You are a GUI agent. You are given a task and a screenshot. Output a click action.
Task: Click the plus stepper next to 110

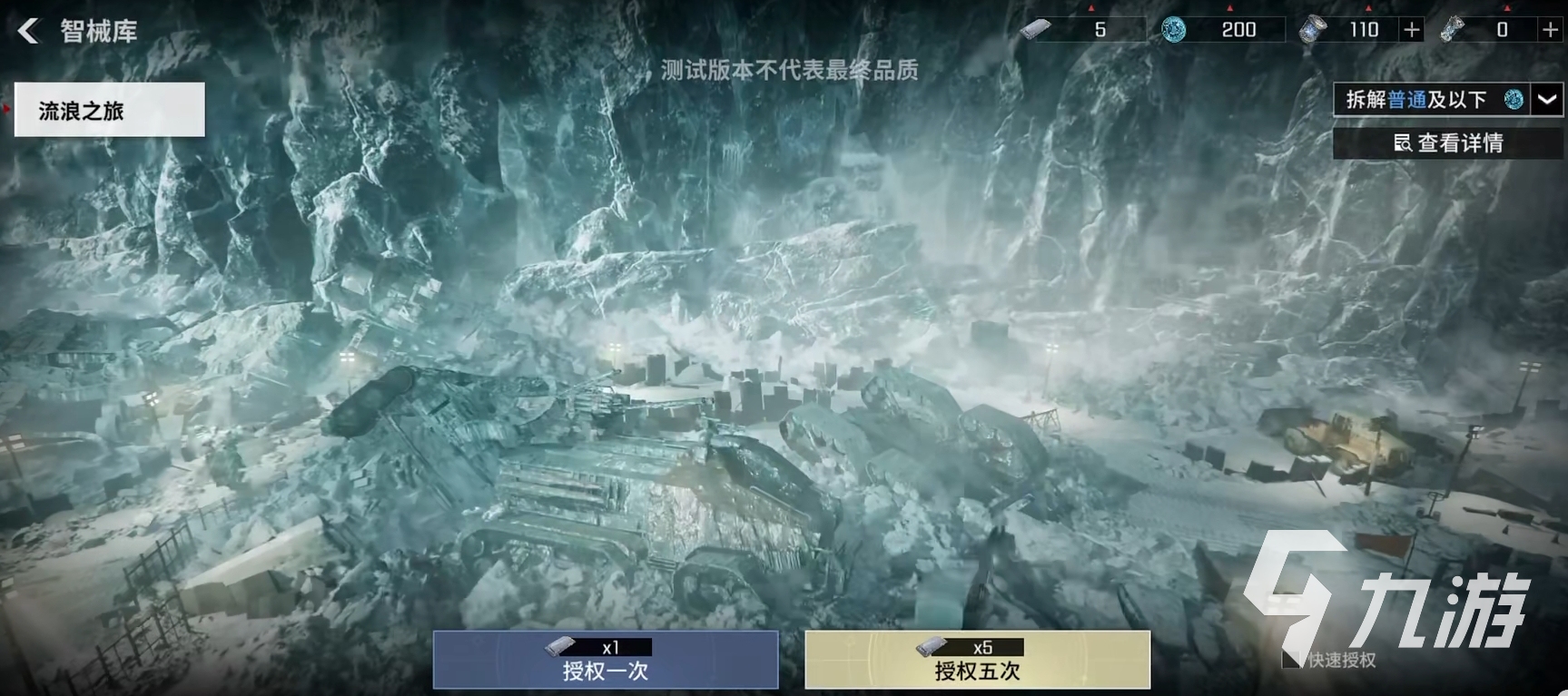click(x=1411, y=29)
